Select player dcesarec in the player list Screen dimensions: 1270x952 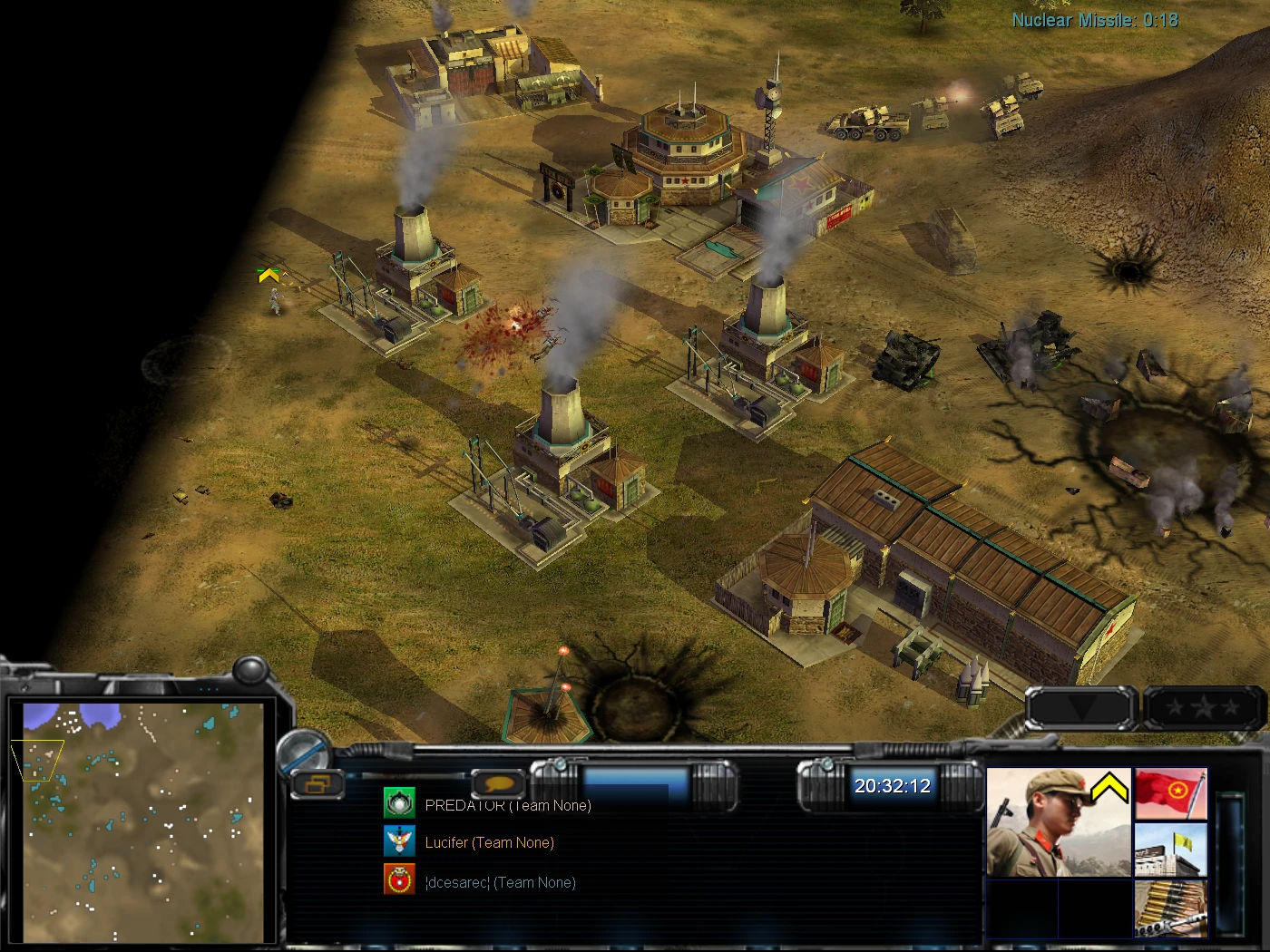[x=500, y=882]
